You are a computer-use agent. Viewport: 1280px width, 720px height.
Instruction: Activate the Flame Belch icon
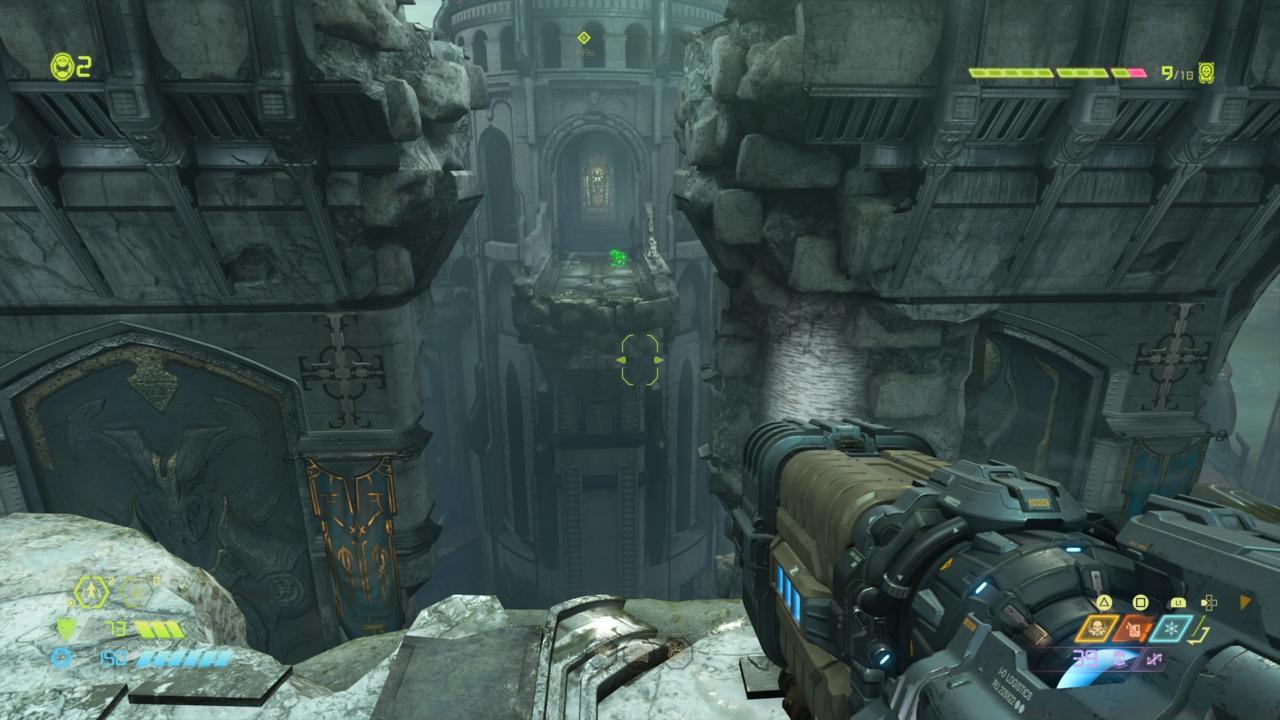coord(1134,628)
